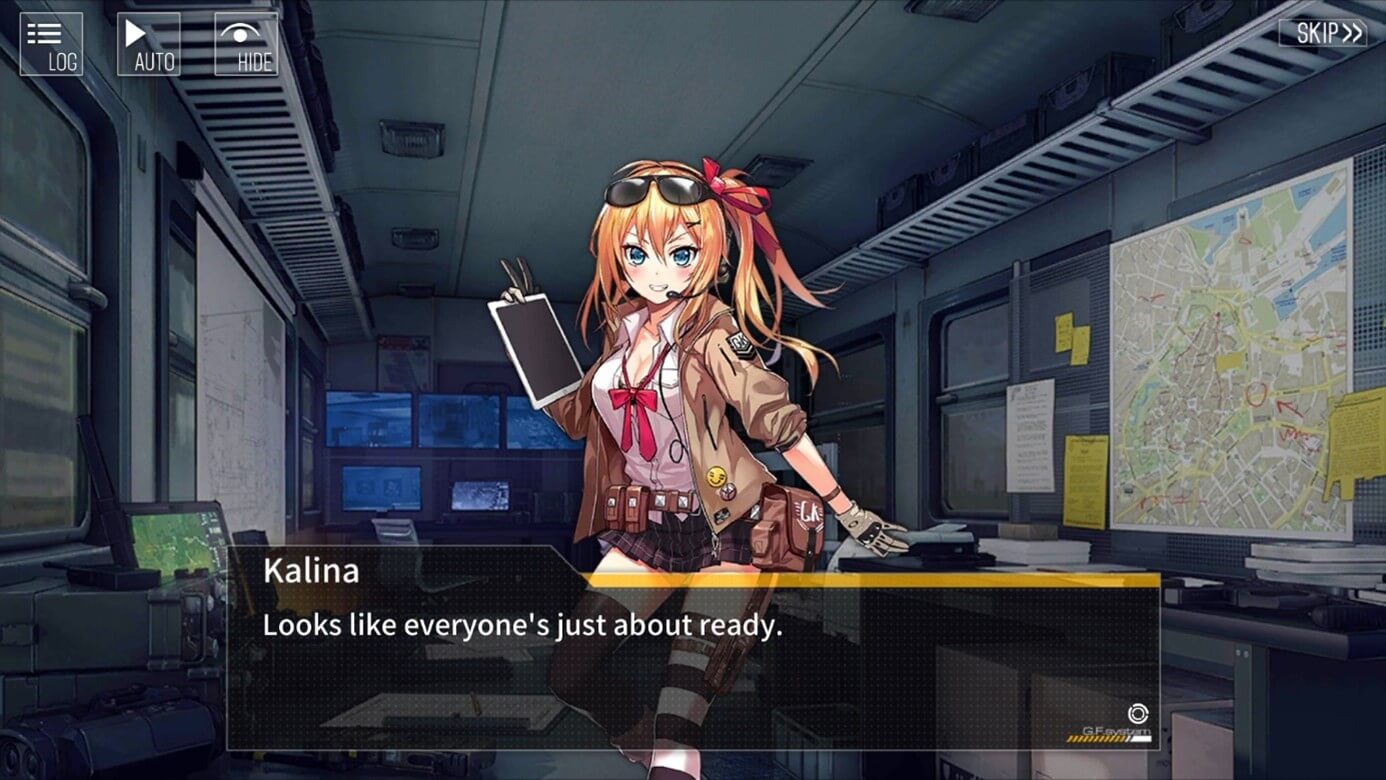
Task: Hide the dialogue interface
Action: tap(246, 44)
